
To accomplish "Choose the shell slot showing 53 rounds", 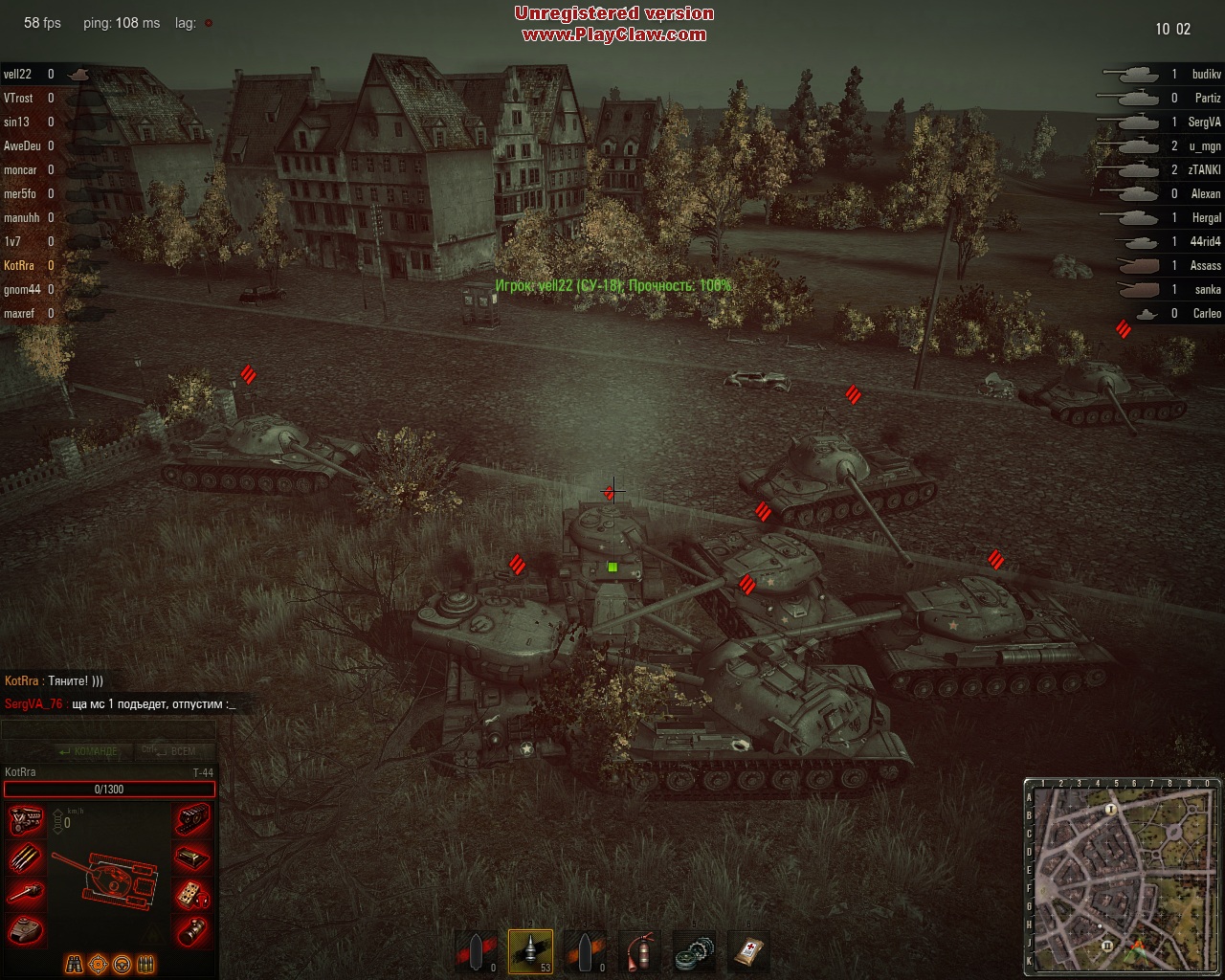I will 530,951.
